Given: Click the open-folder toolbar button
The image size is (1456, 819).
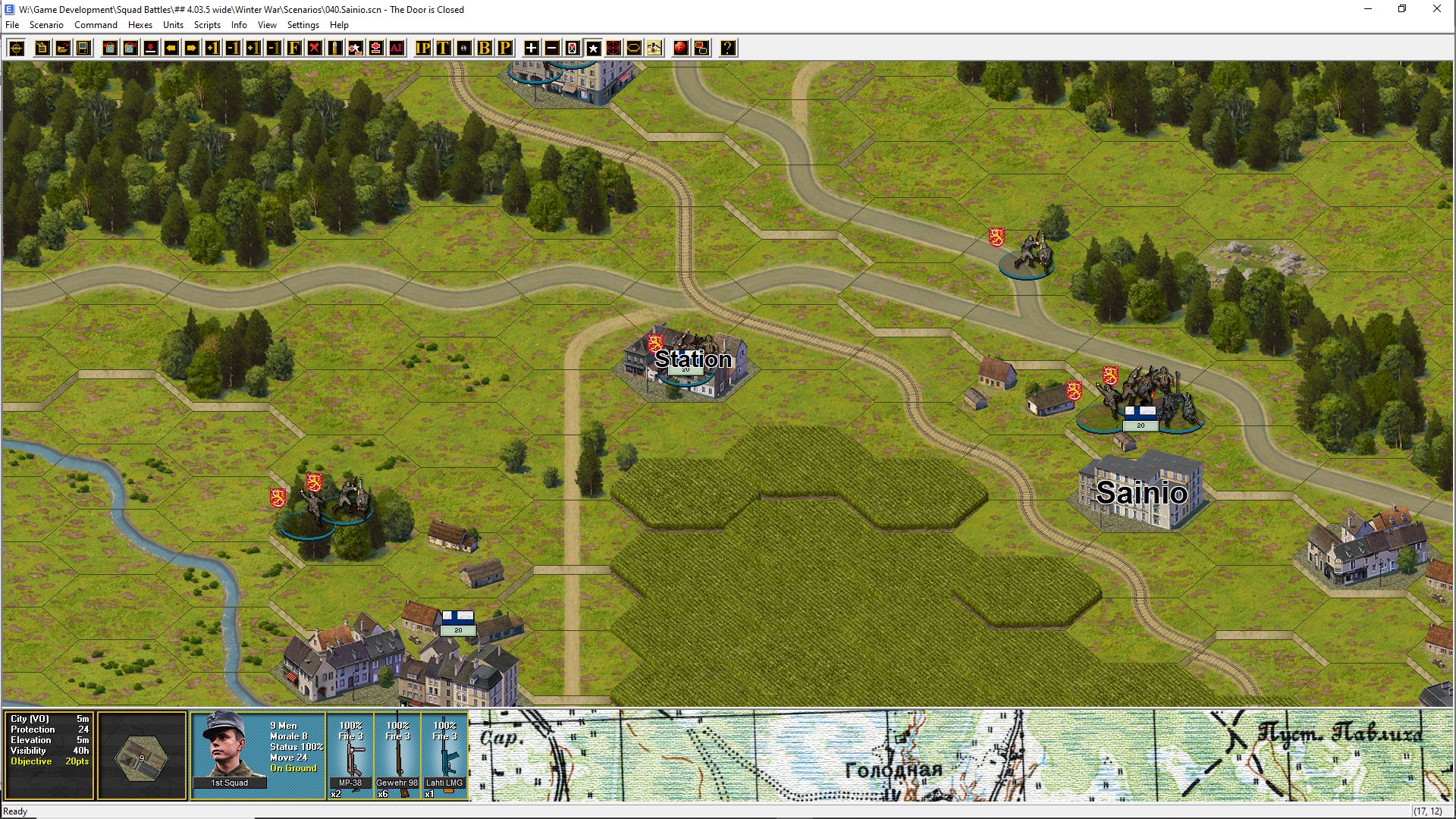Looking at the screenshot, I should 63,49.
